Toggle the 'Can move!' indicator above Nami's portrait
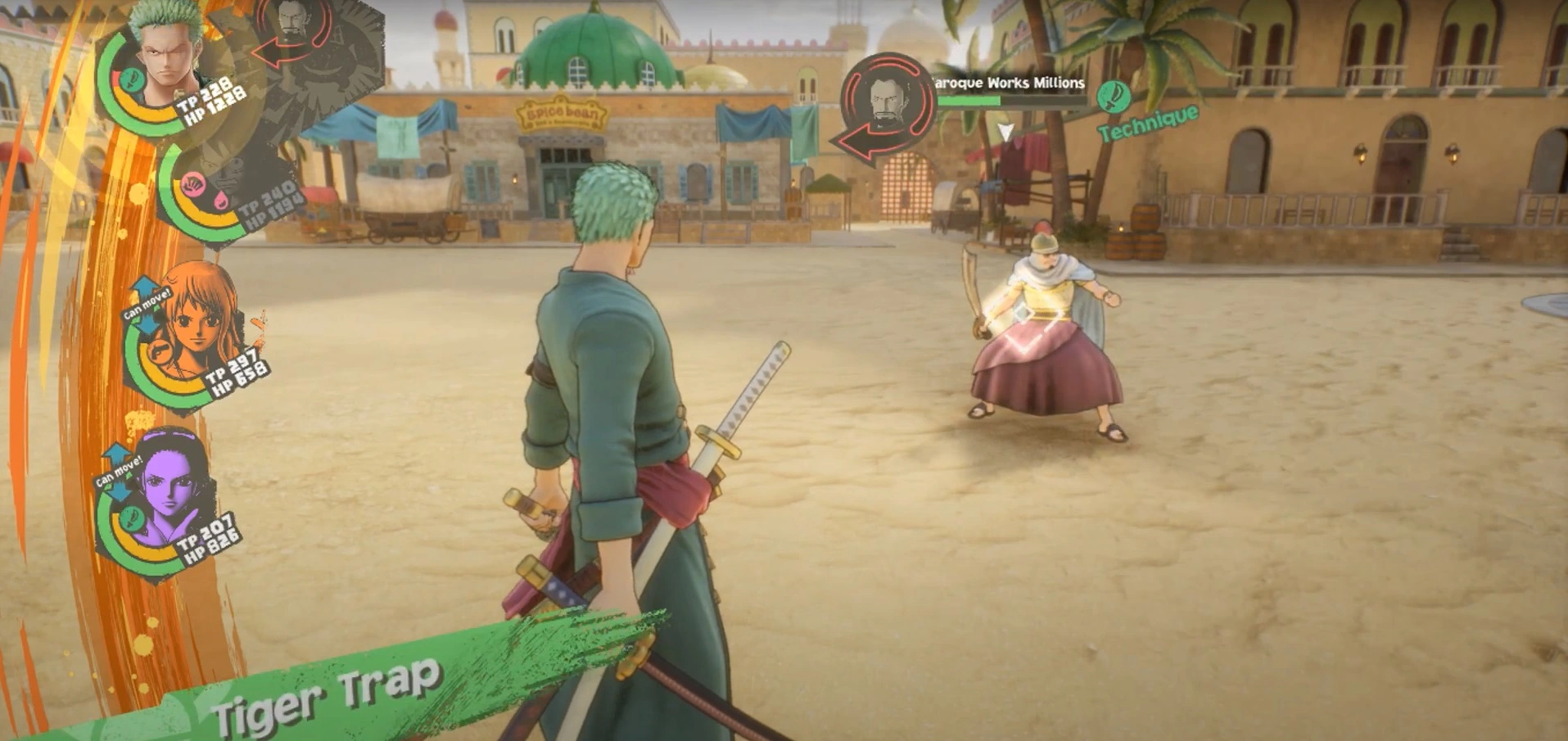 pos(145,300)
